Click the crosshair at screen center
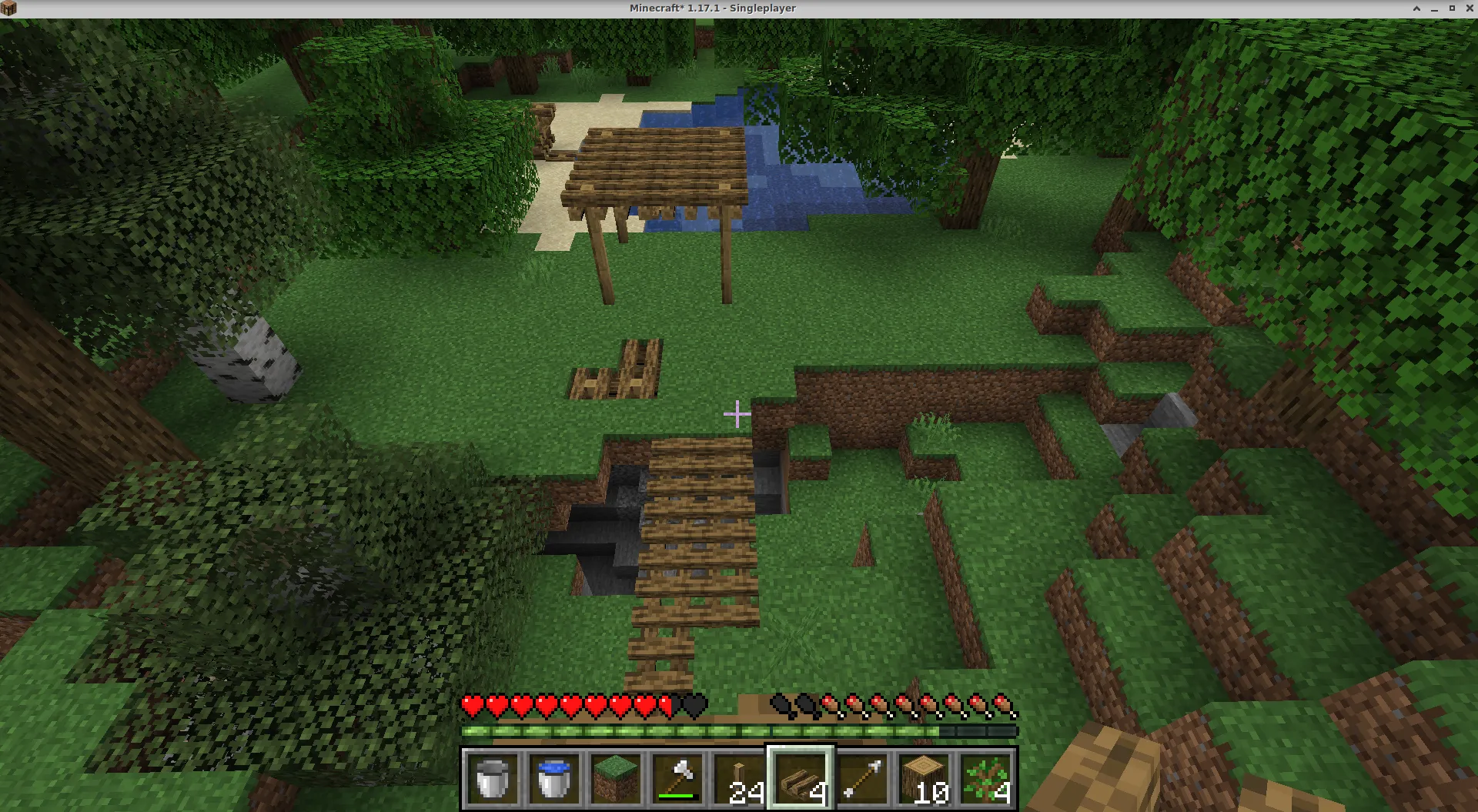This screenshot has width=1478, height=812. 737,413
